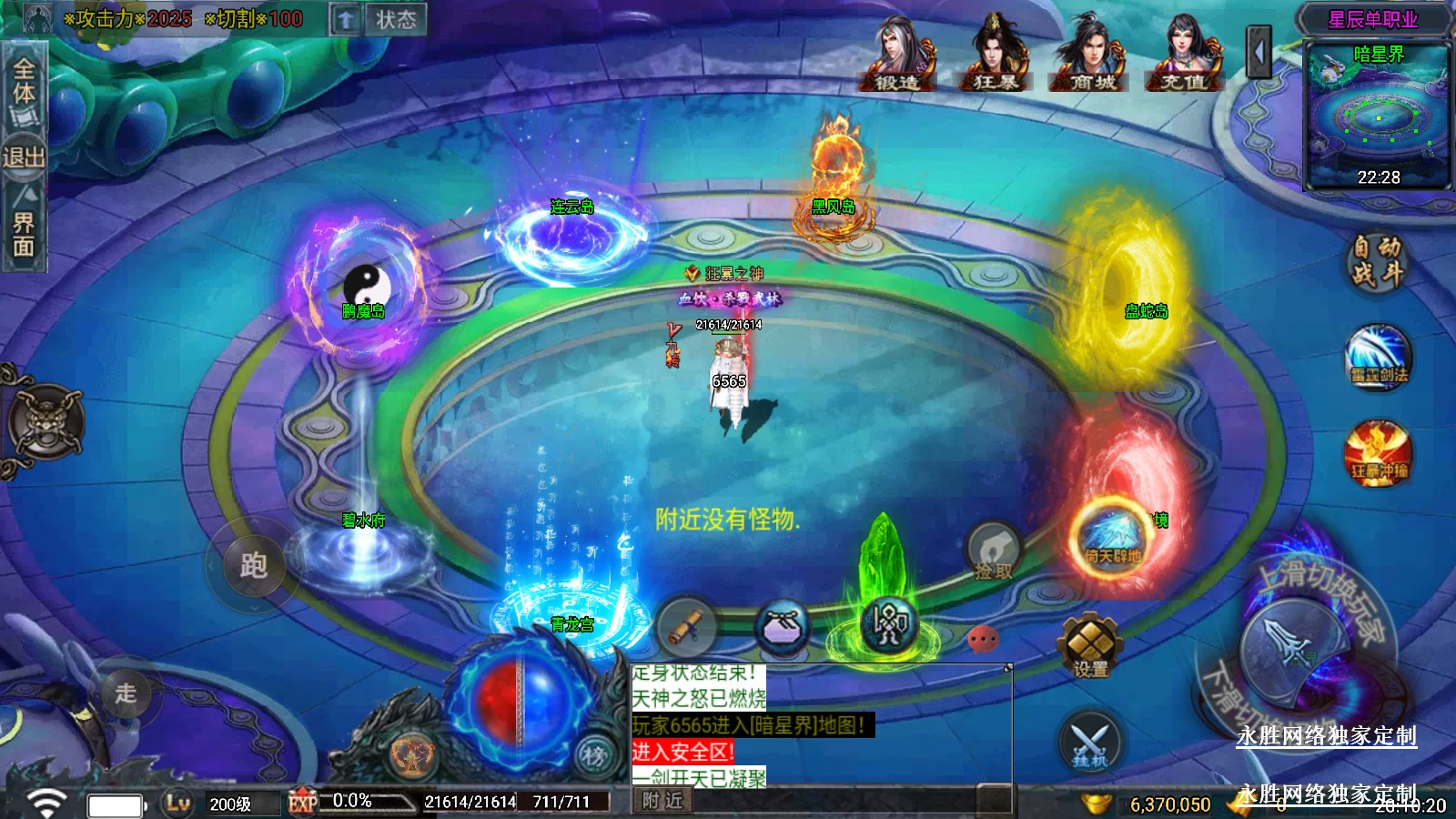Select the 附近 nearby chat channel
The width and height of the screenshot is (1456, 819).
[662, 800]
